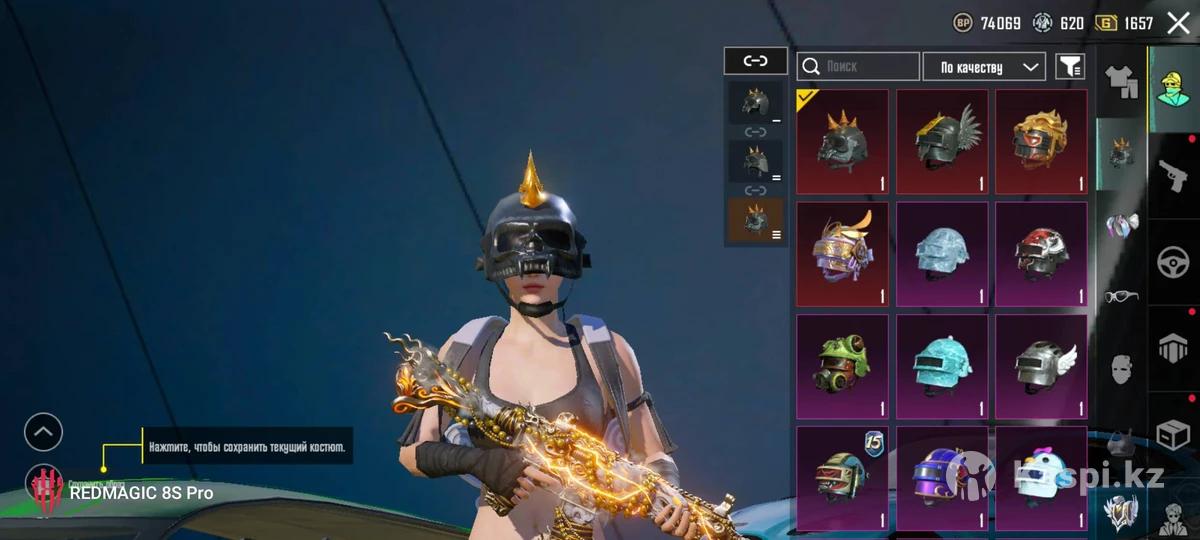Select the icy crystal helmet
Screen dimensions: 1200x540
tap(942, 253)
